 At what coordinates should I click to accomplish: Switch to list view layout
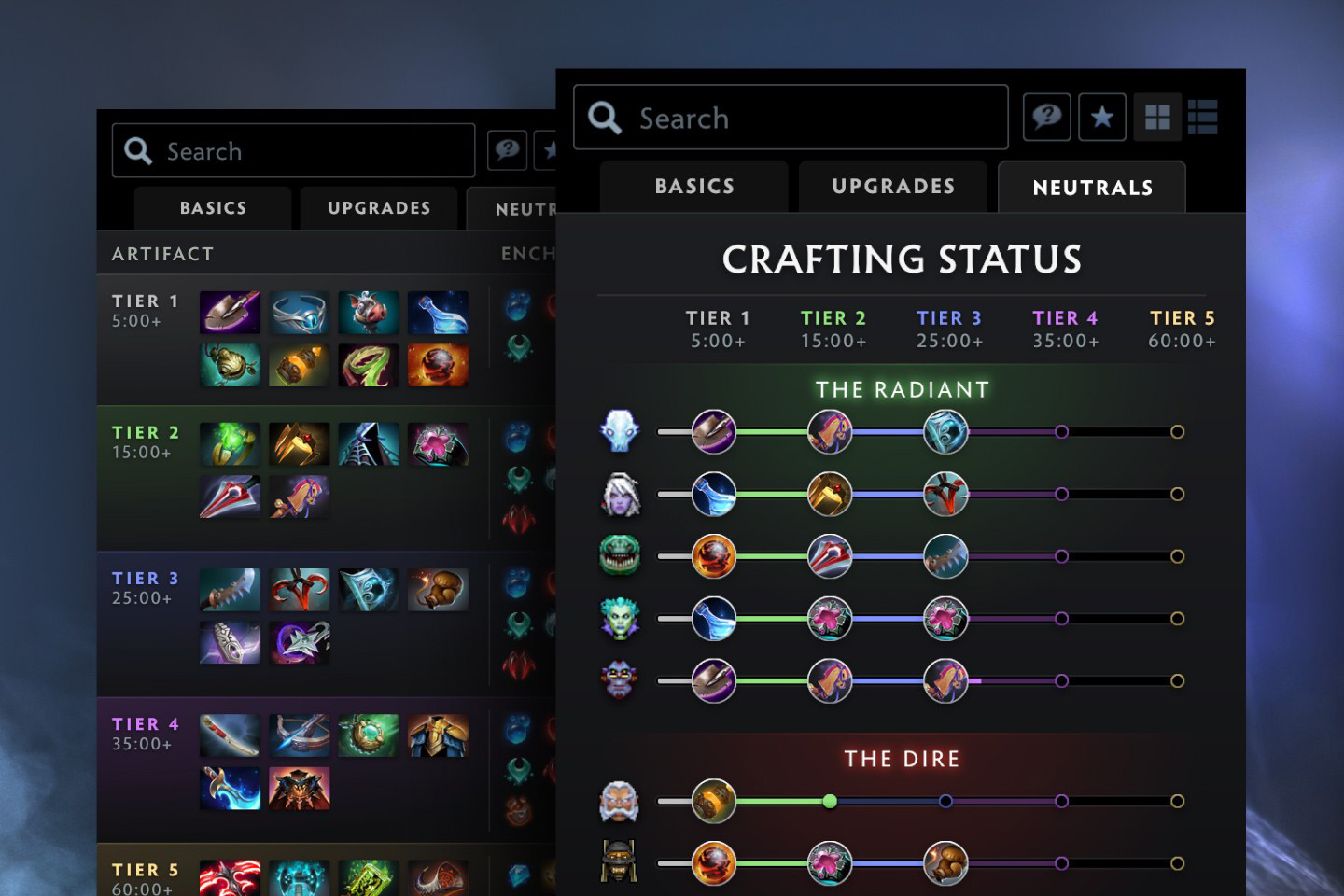click(x=1202, y=118)
